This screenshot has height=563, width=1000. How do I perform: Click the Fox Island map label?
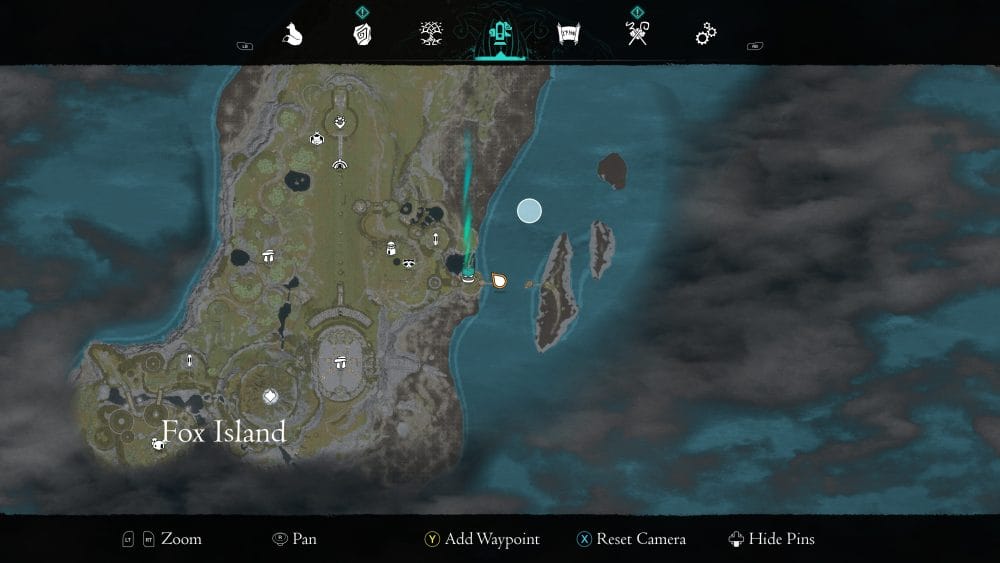click(224, 432)
